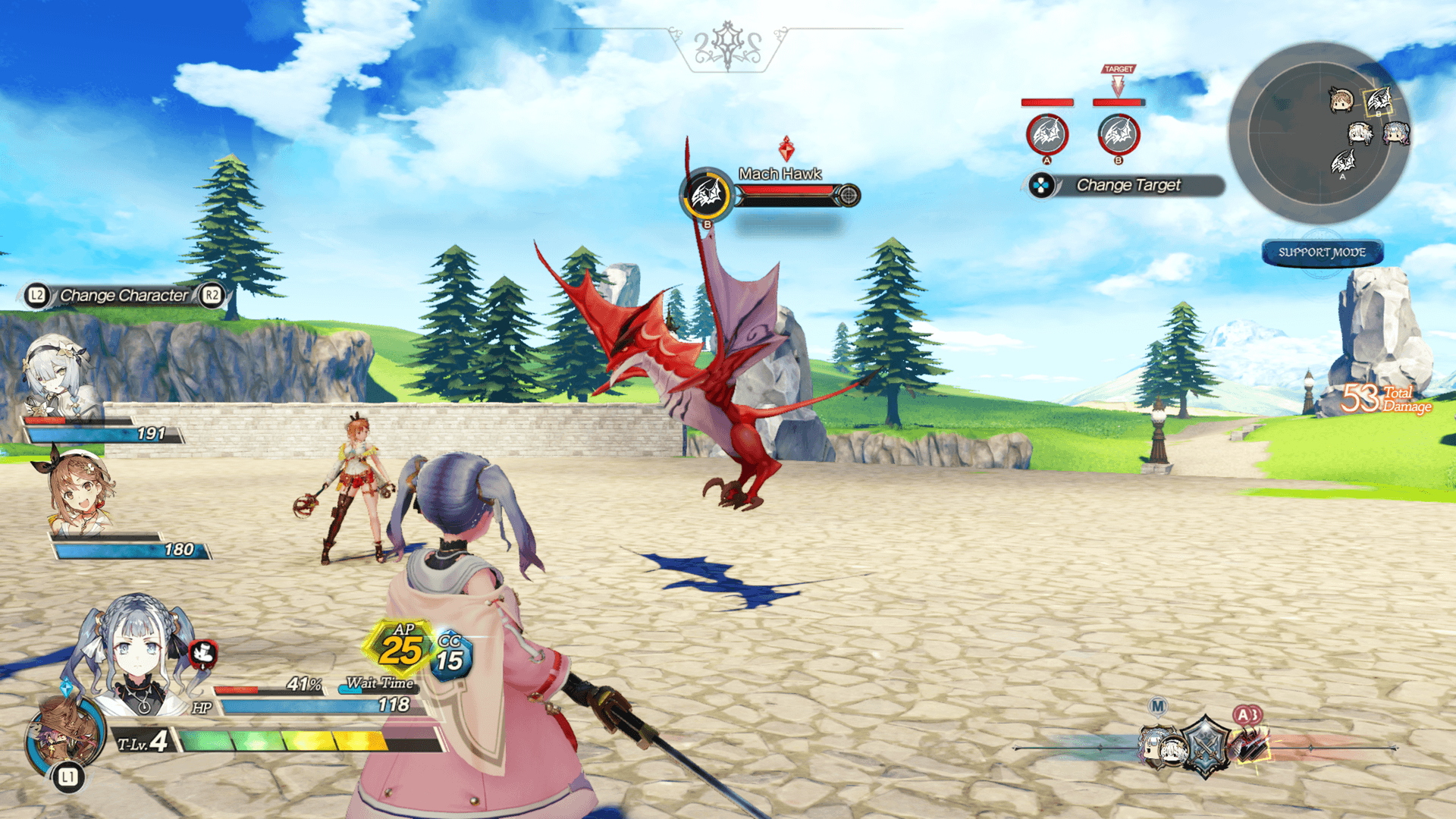Image resolution: width=1456 pixels, height=819 pixels.
Task: Select the targeted enemy B icon
Action: (1119, 135)
